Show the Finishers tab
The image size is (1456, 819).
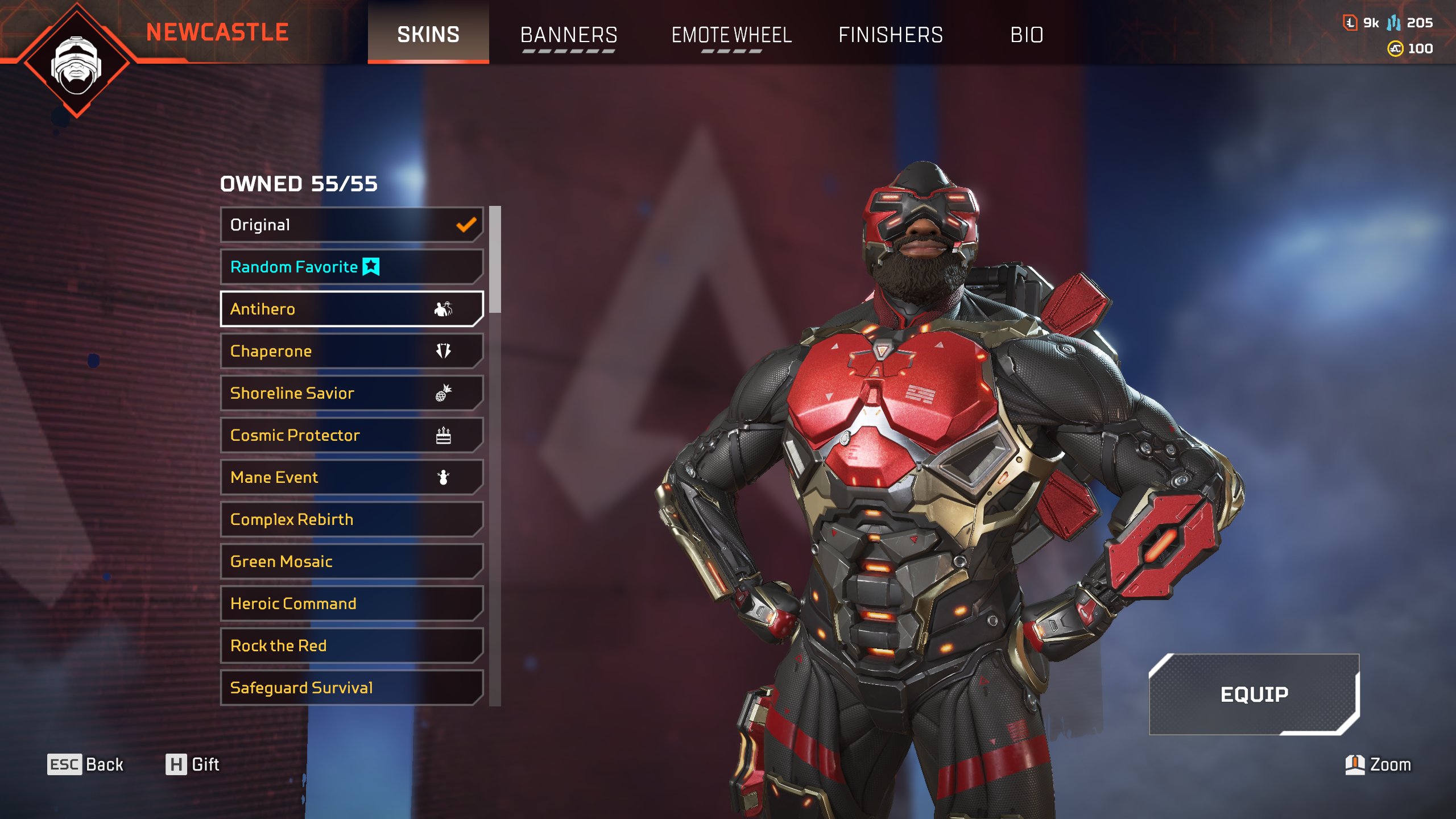pyautogui.click(x=891, y=35)
